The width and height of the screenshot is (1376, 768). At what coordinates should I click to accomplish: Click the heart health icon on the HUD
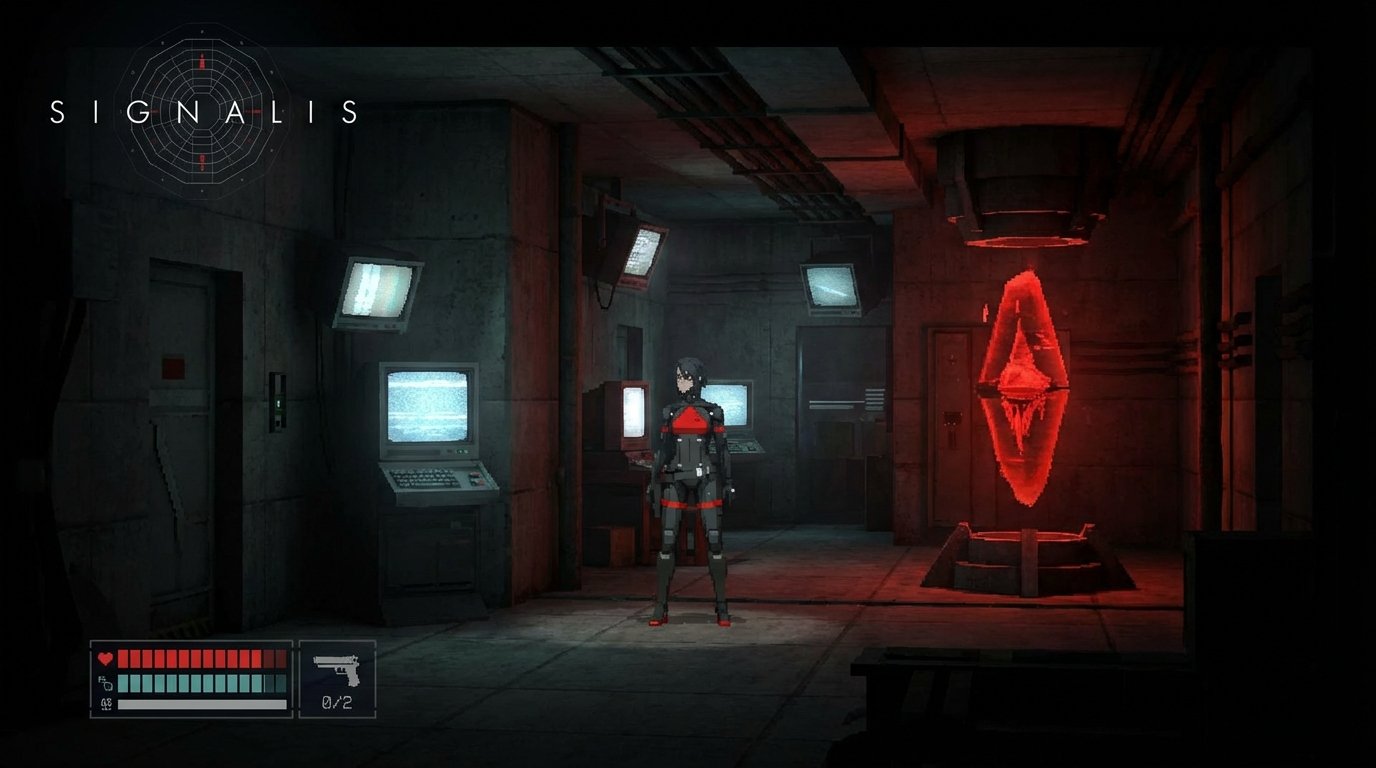tap(104, 658)
